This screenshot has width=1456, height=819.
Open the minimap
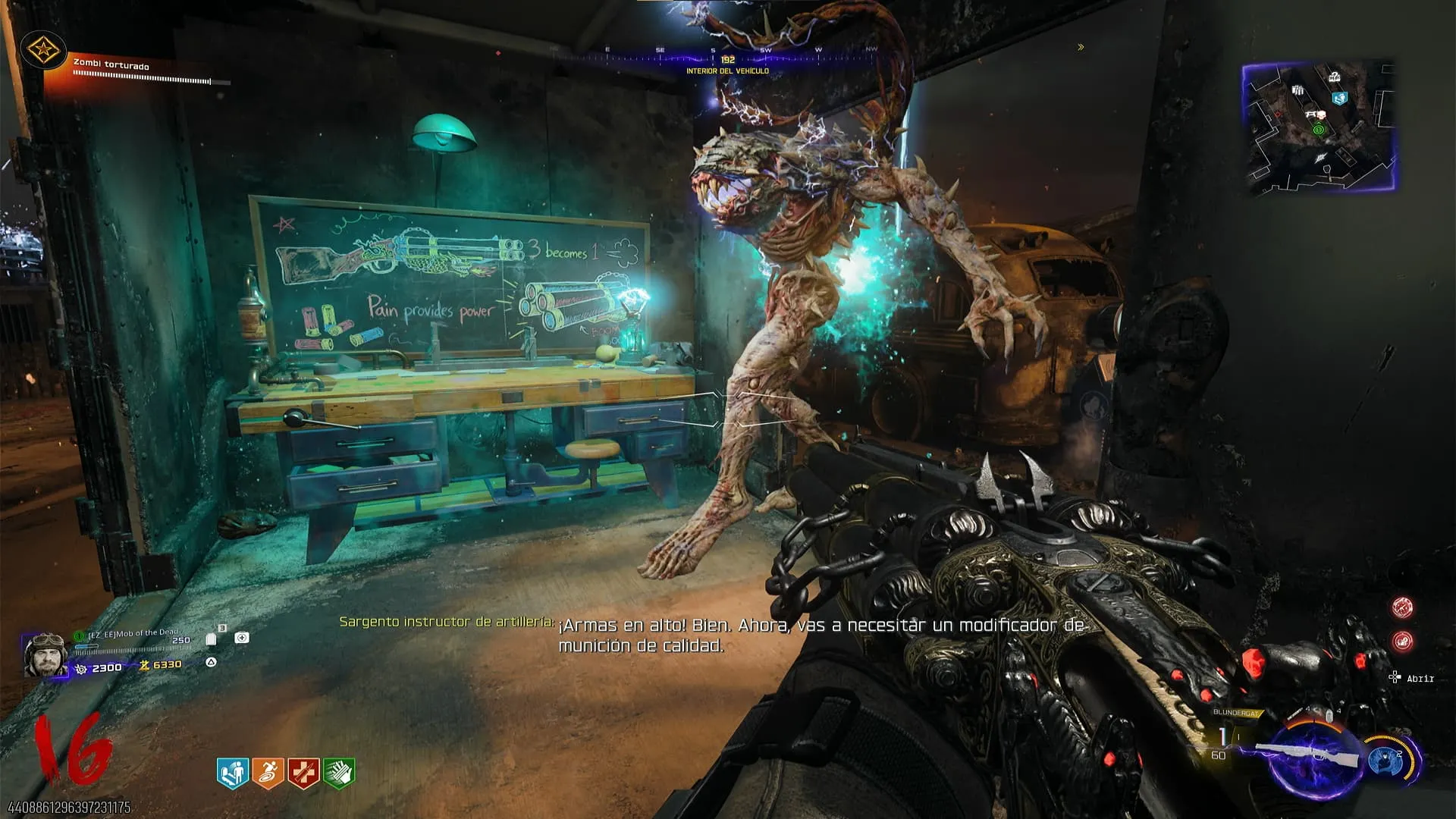click(1319, 126)
